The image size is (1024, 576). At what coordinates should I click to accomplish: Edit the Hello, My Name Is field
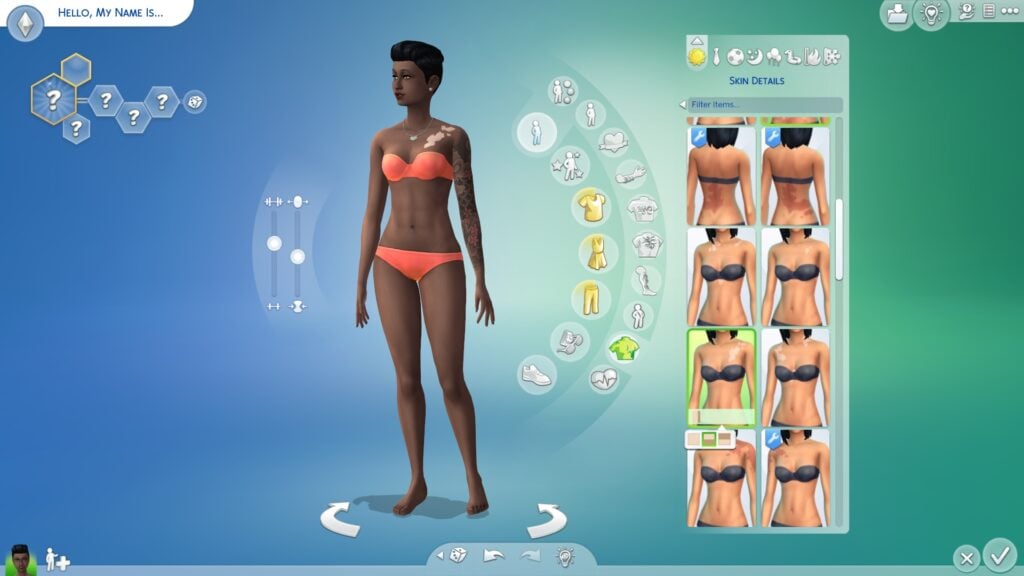(x=112, y=14)
